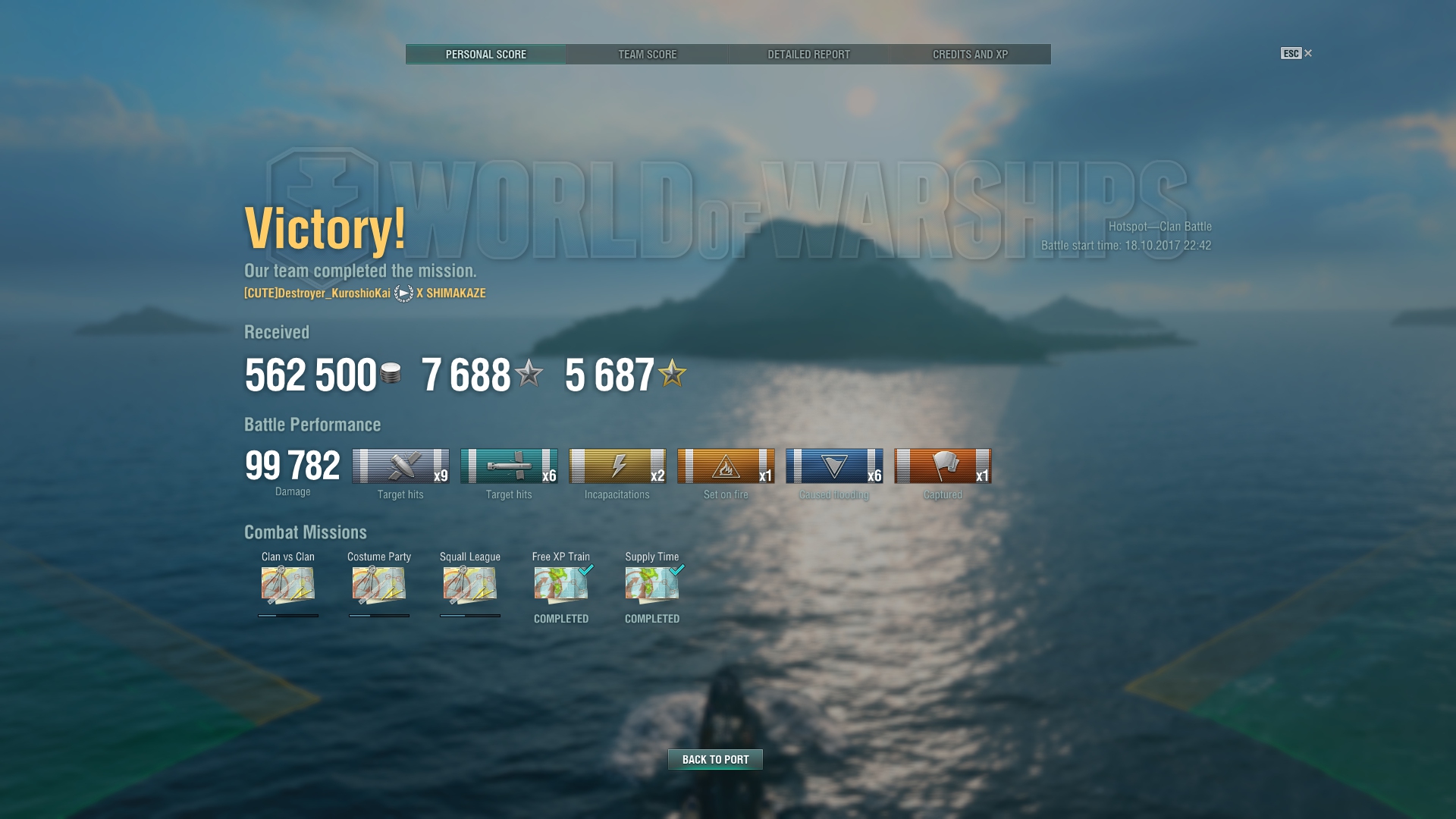Viewport: 1456px width, 819px height.
Task: Show the Detailed Report tab
Action: 808,55
